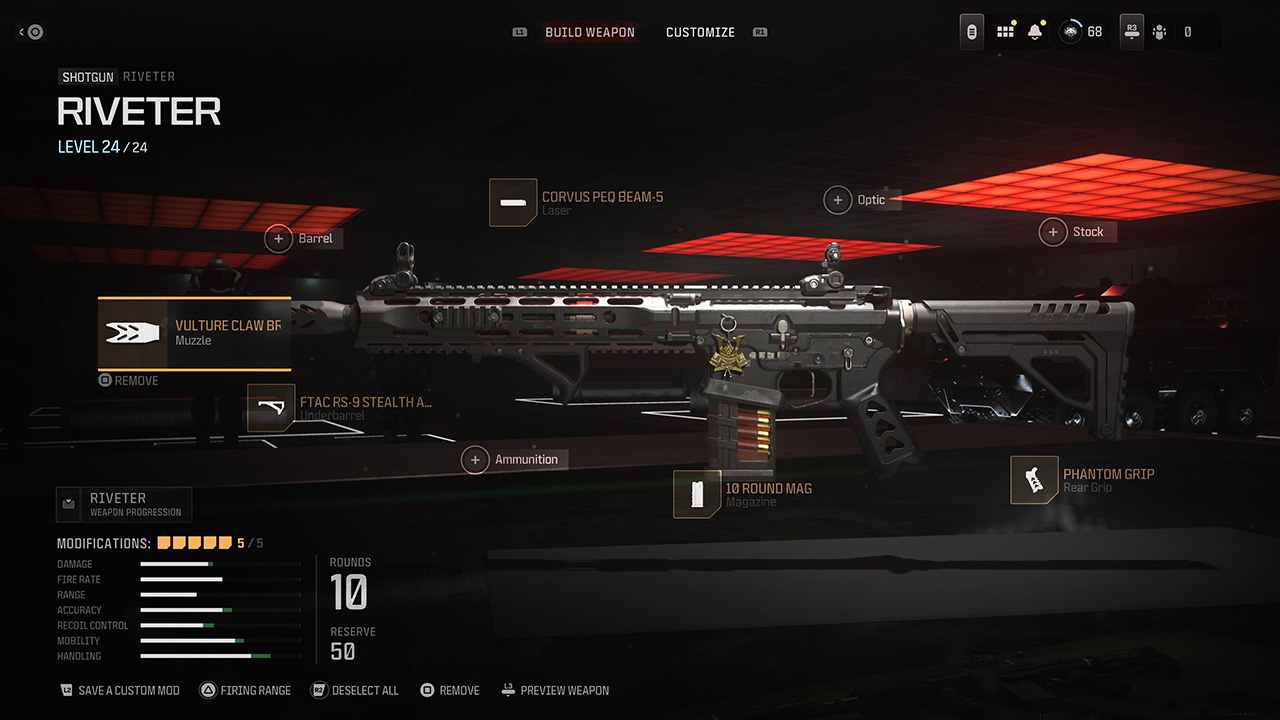Save a custom mod
Viewport: 1280px width, 720px height.
120,690
